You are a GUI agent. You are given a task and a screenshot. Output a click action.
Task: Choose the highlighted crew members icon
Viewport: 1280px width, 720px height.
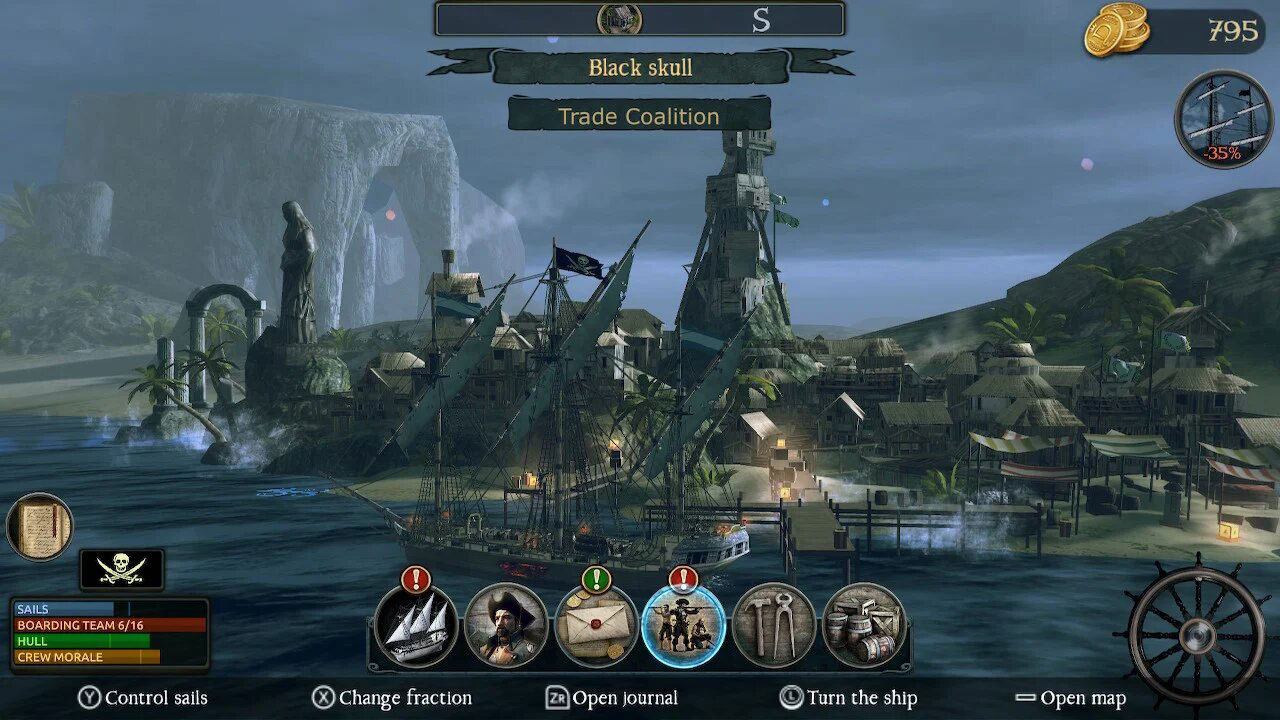click(684, 626)
